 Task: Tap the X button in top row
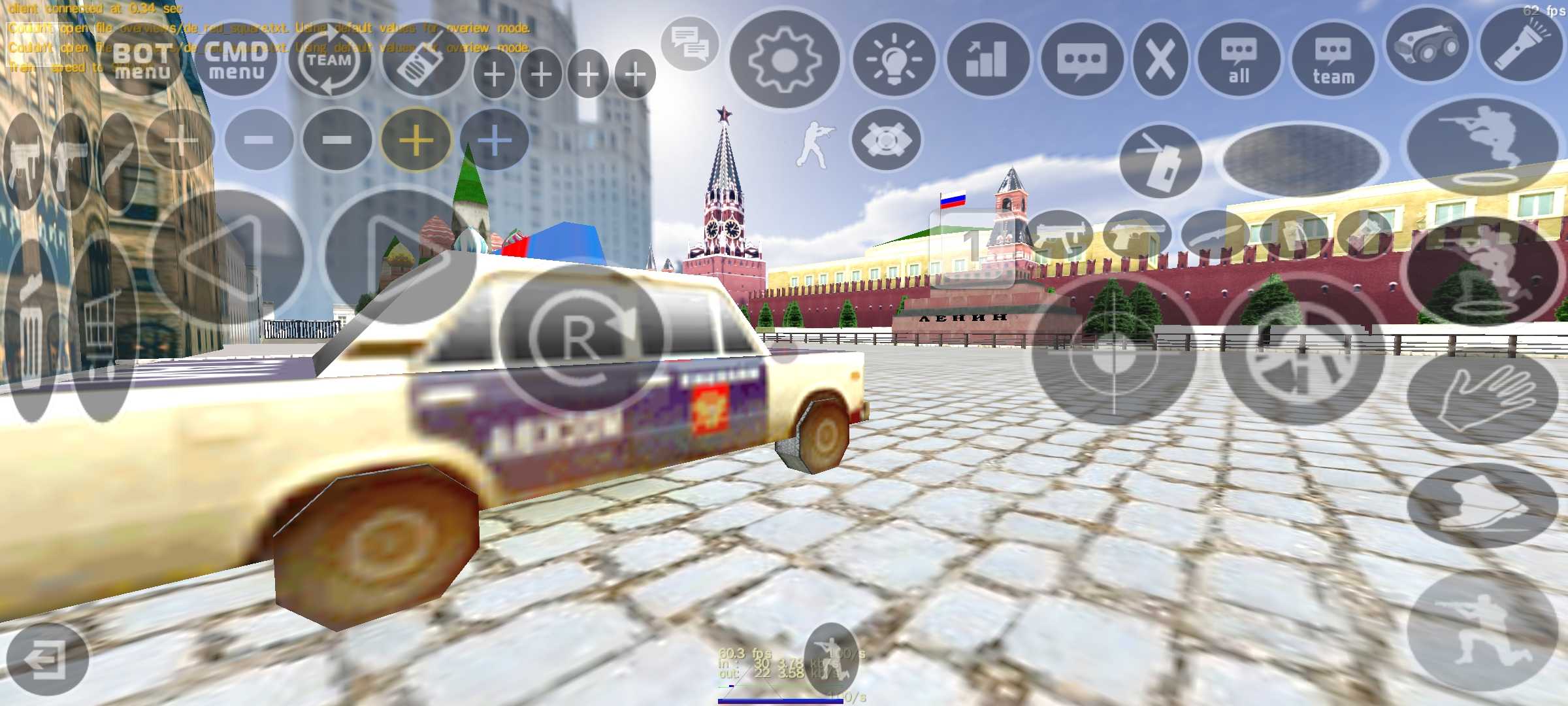1160,60
